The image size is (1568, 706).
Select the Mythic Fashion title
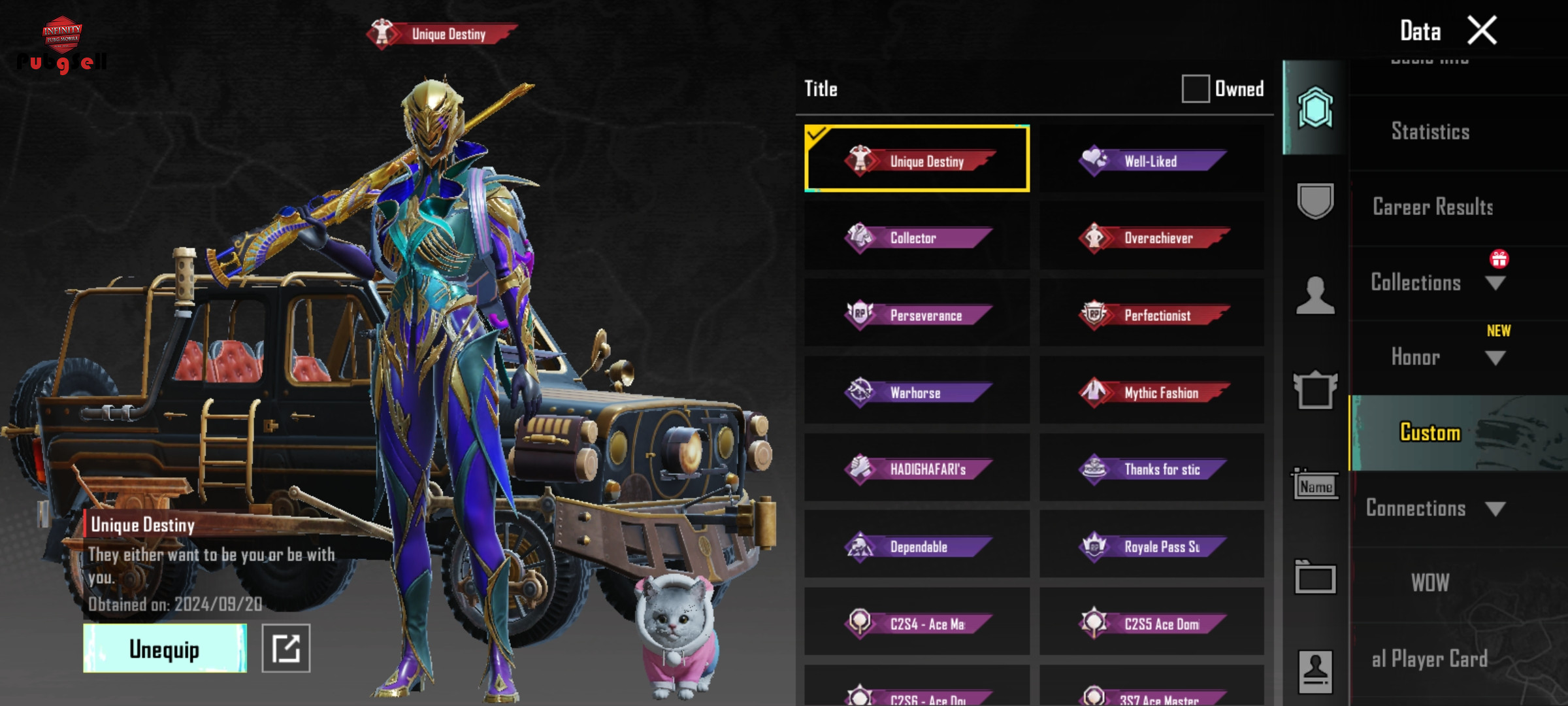[1152, 392]
